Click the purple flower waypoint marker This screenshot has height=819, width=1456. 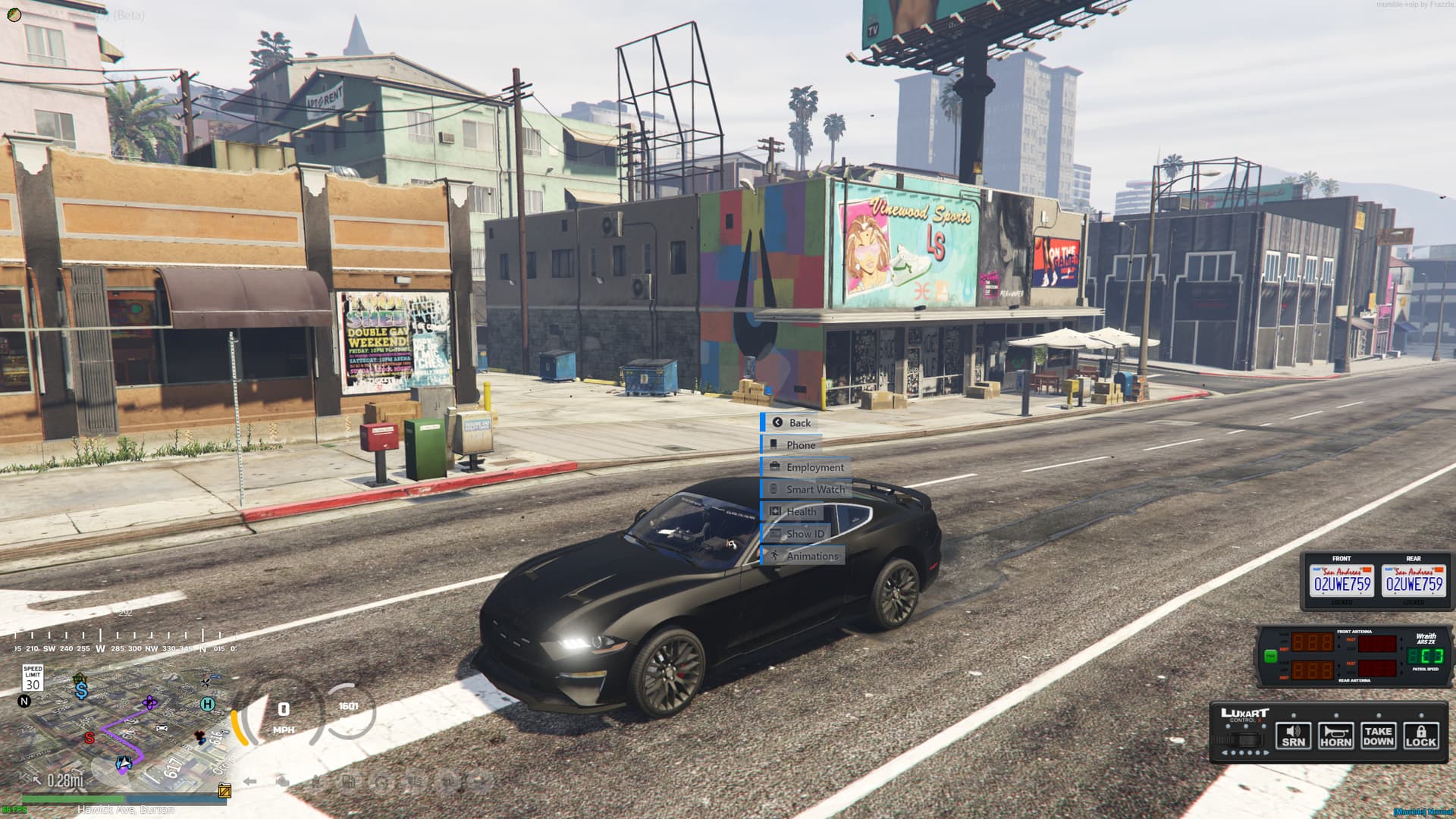(x=150, y=703)
